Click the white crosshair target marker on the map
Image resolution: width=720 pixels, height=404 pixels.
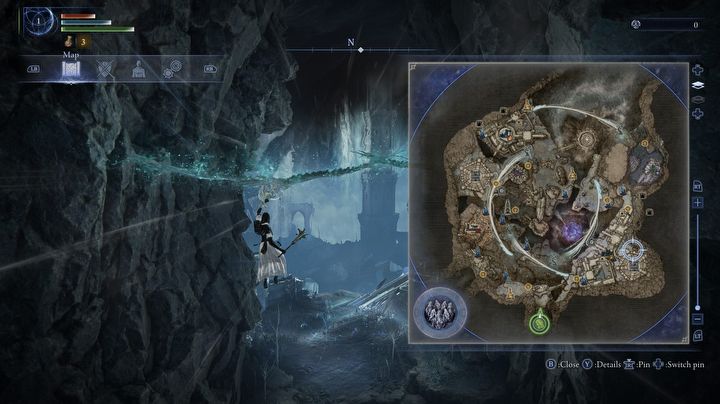(x=630, y=250)
